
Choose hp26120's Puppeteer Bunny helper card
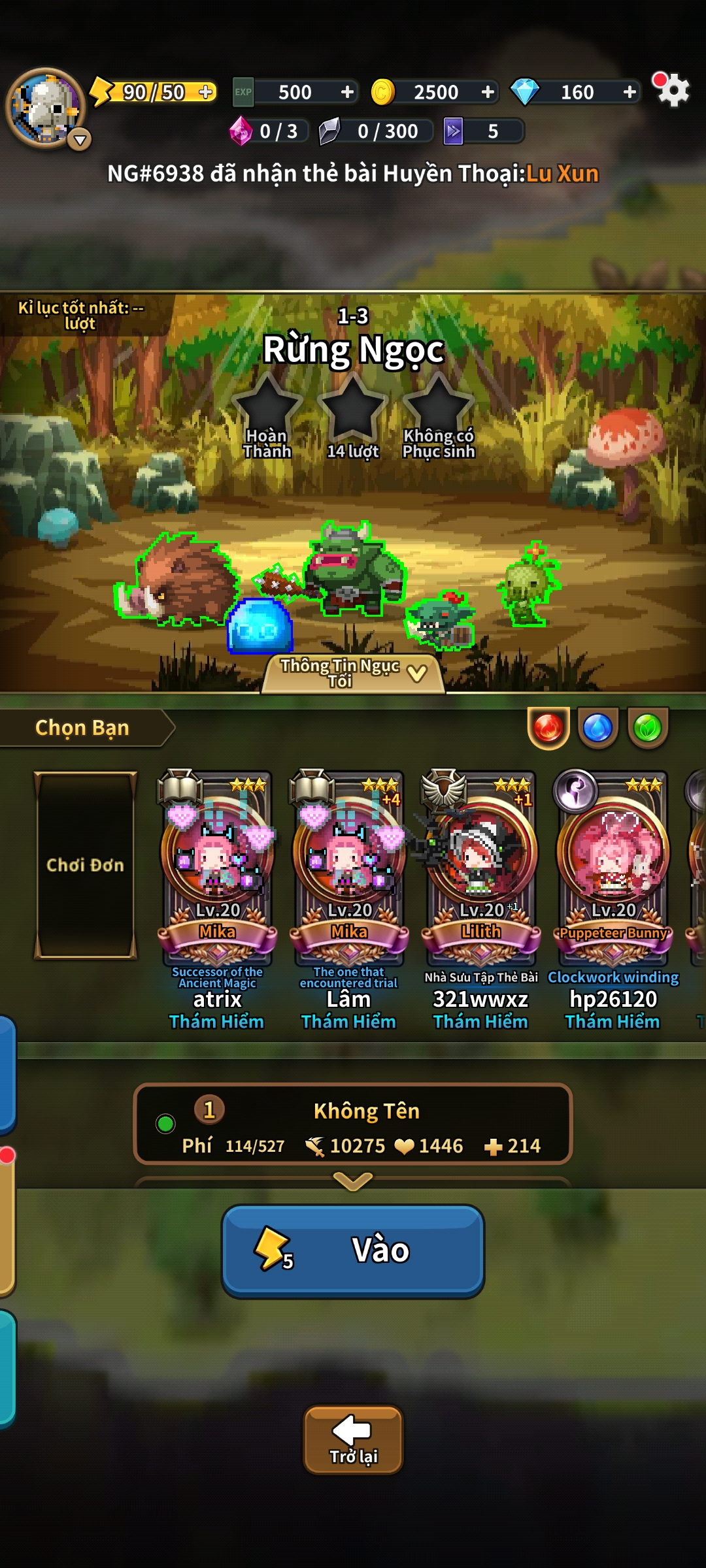click(x=613, y=869)
